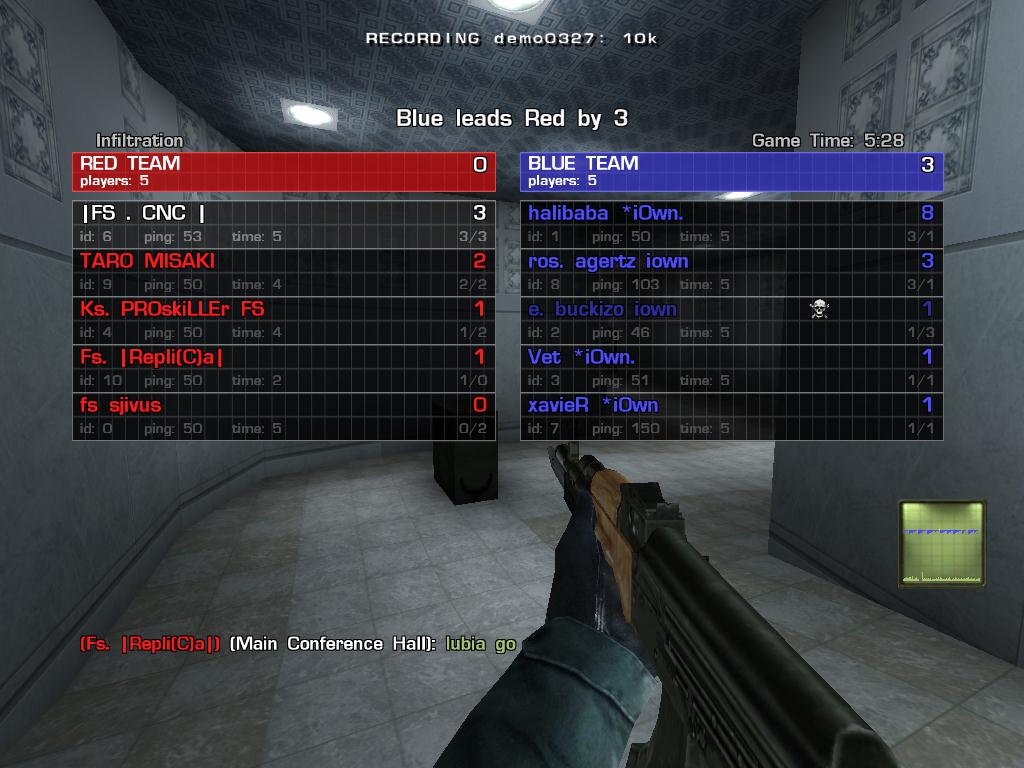This screenshot has width=1024, height=768.
Task: Select fs sjivus on Red team
Action: [x=283, y=416]
